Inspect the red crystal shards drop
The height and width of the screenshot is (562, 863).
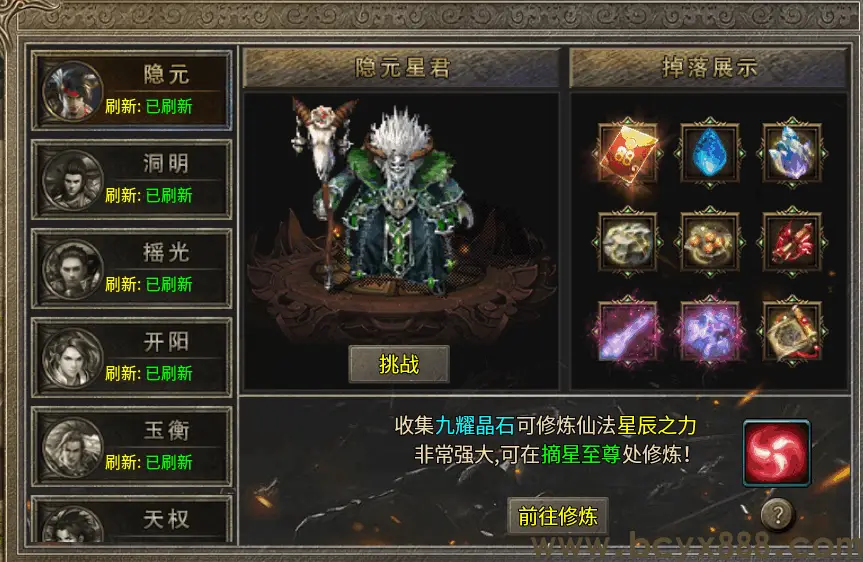pos(792,241)
